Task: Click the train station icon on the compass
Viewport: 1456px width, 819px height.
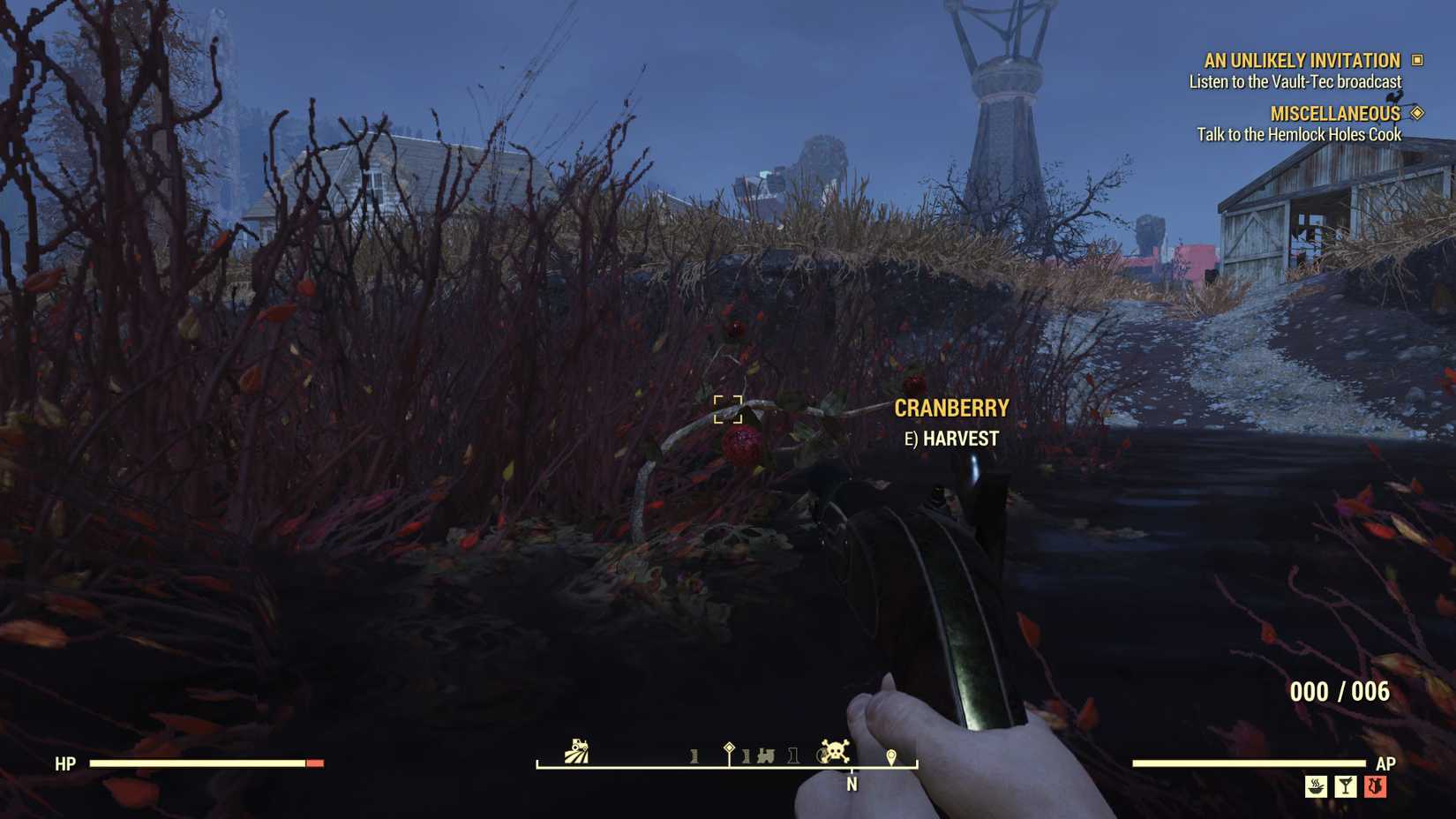Action: 767,755
